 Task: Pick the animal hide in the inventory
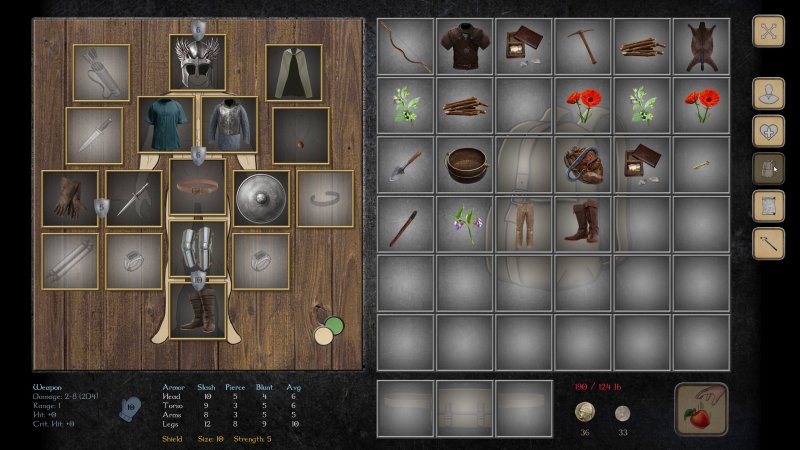(701, 46)
